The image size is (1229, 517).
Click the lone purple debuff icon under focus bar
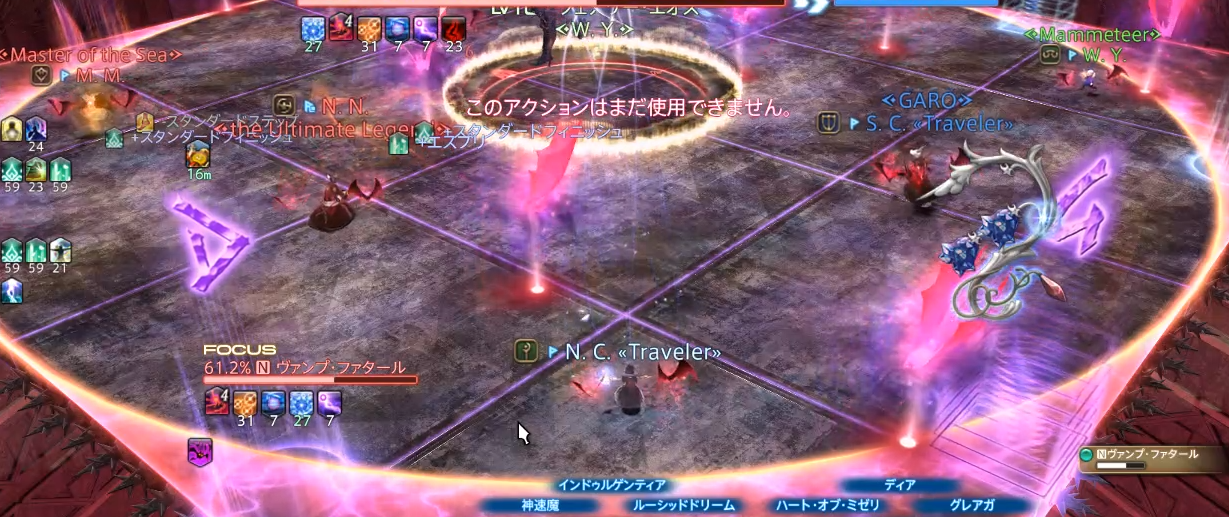199,451
